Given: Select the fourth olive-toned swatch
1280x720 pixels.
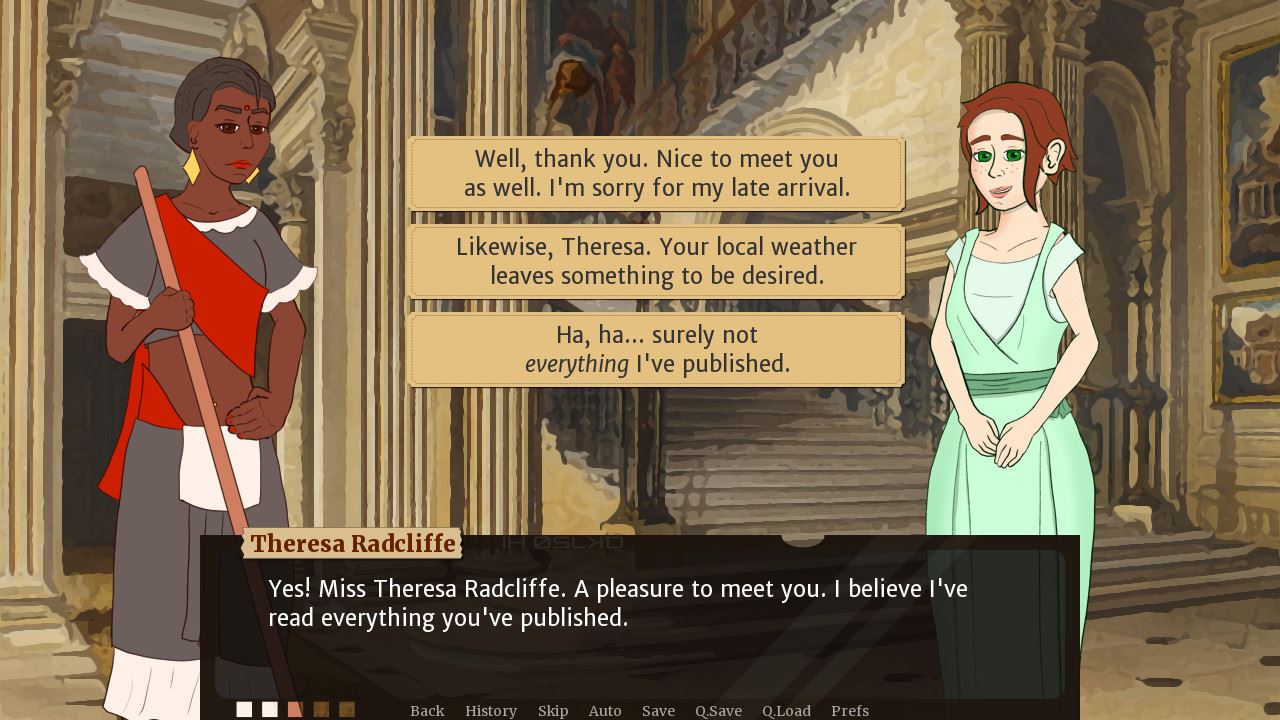Looking at the screenshot, I should (321, 708).
